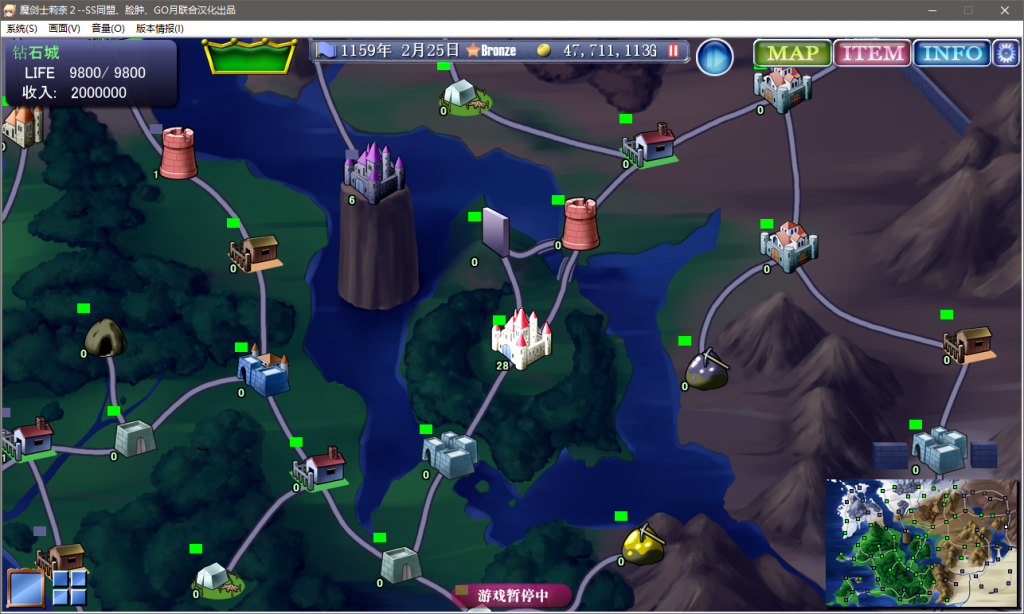The height and width of the screenshot is (614, 1024).
Task: Open the 音量(O) menu
Action: 108,29
